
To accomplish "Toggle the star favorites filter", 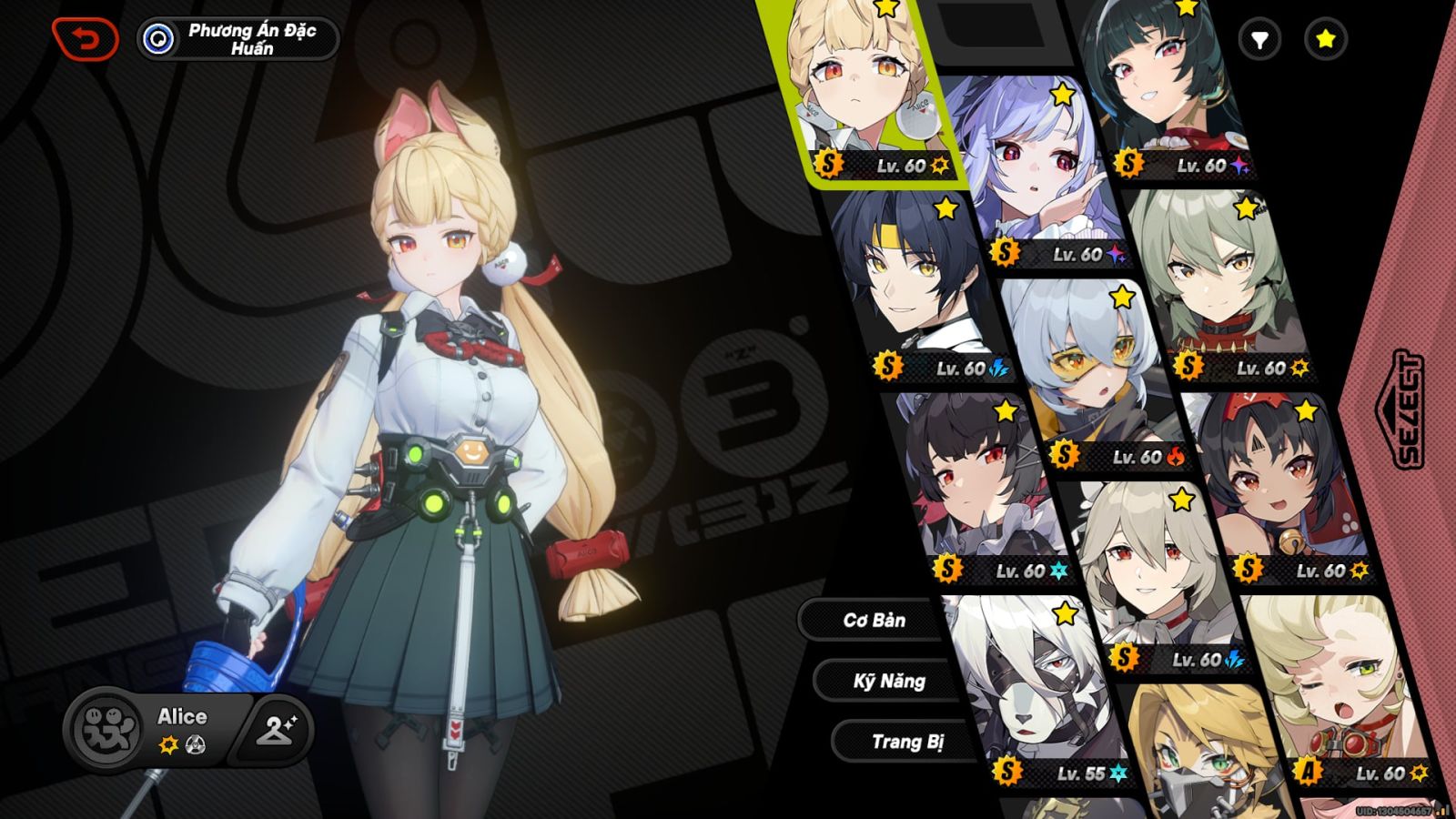I will tap(1325, 39).
